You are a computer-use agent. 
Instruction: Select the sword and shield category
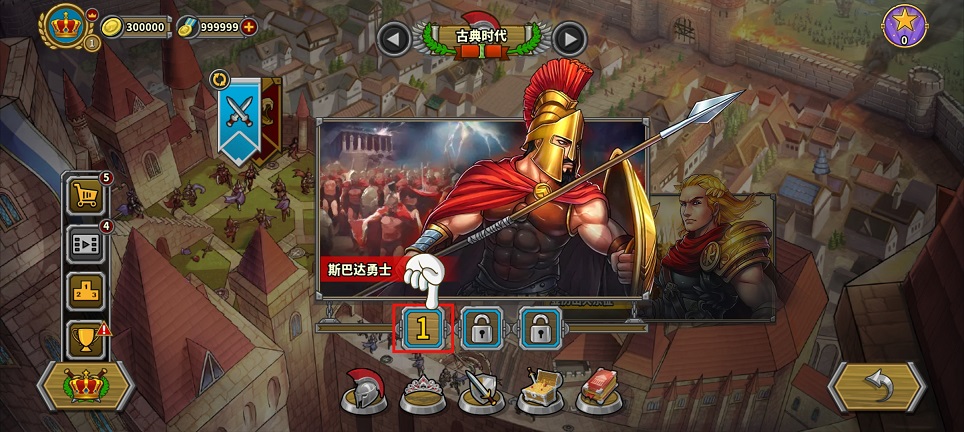pyautogui.click(x=479, y=391)
